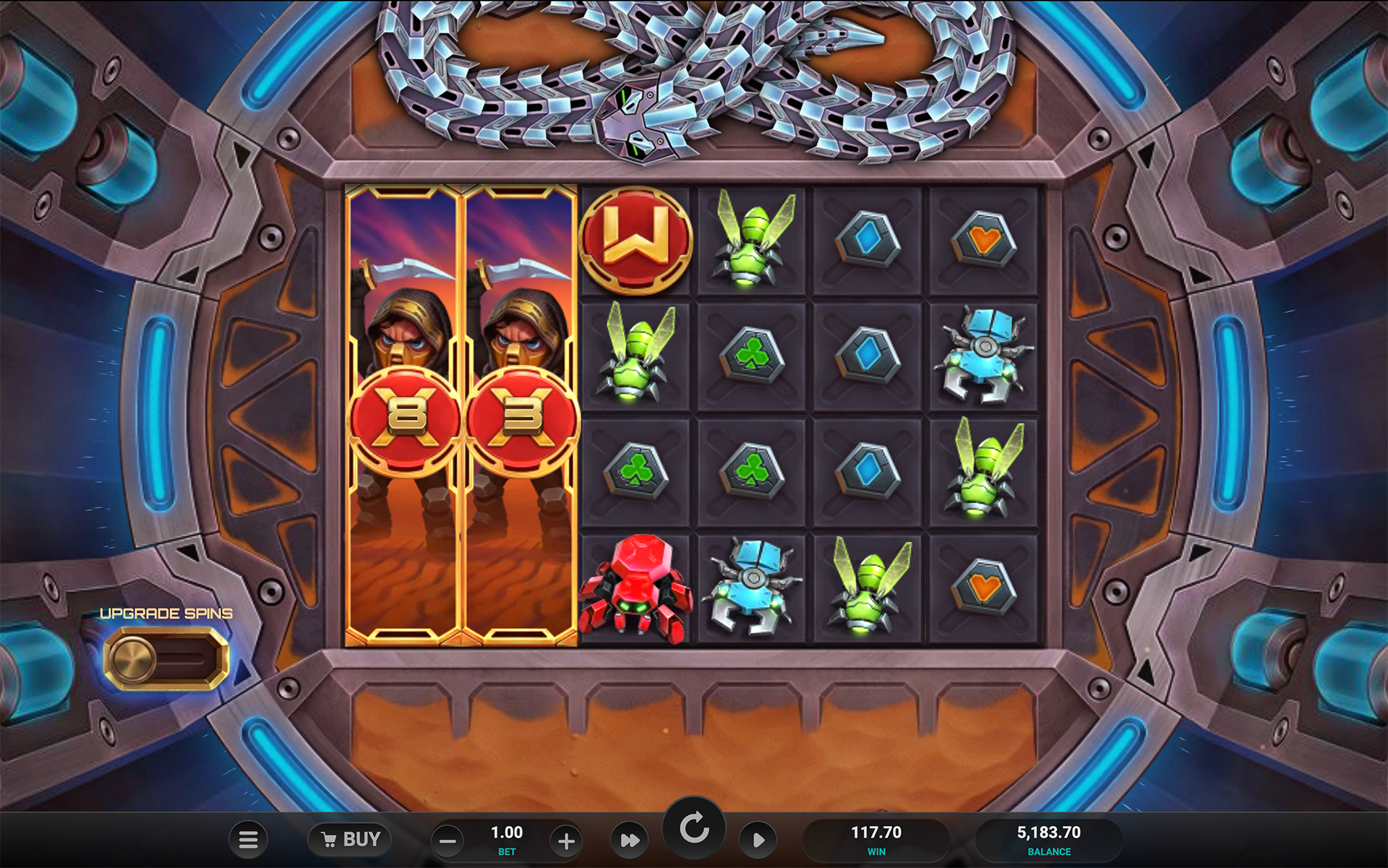Viewport: 1388px width, 868px height.
Task: Open the game settings menu
Action: point(249,839)
